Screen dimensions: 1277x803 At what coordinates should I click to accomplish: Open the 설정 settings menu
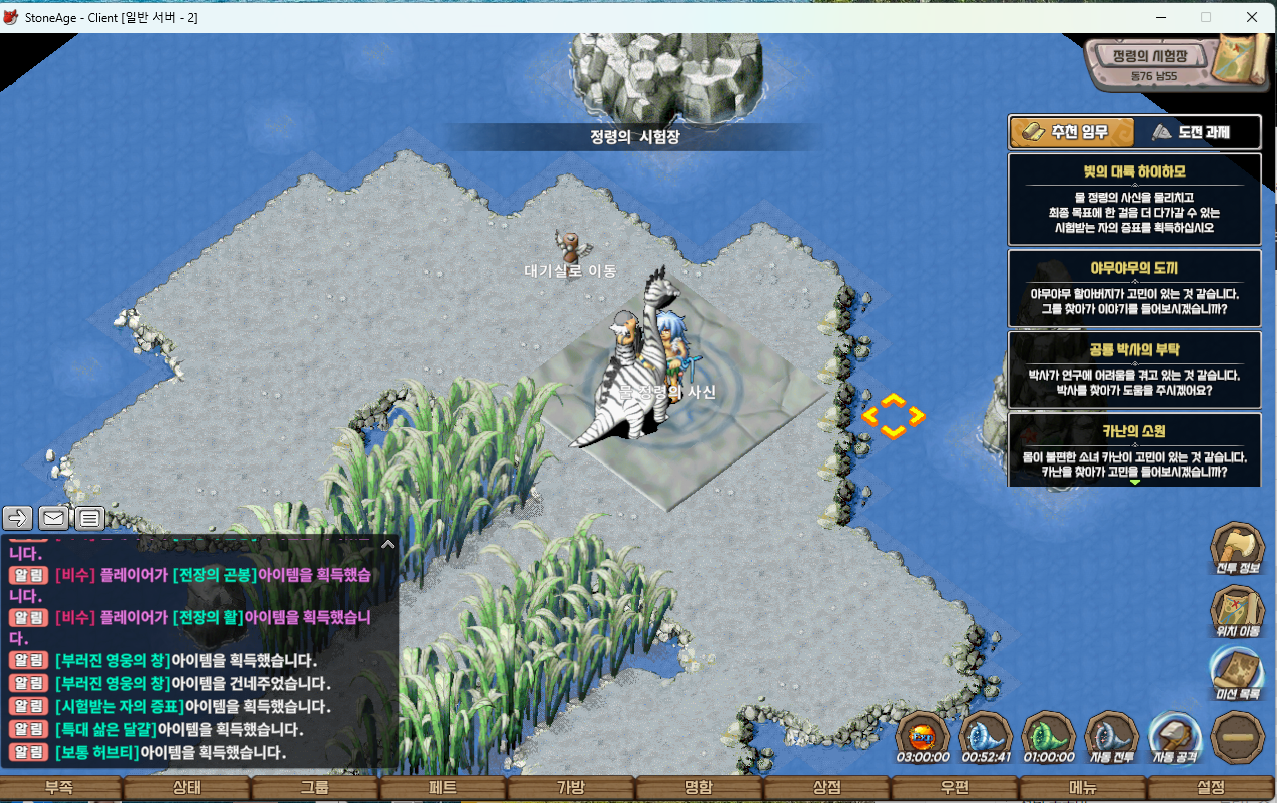1210,788
